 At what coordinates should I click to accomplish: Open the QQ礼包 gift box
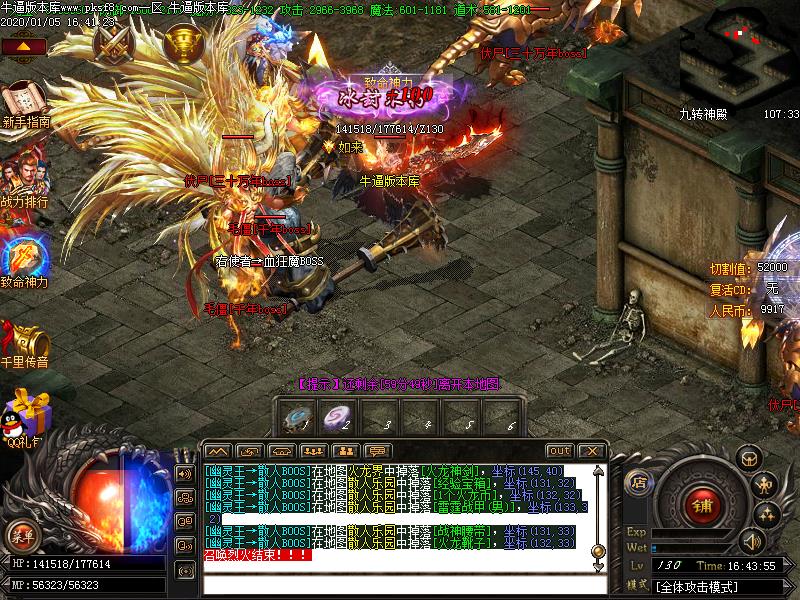click(x=27, y=412)
